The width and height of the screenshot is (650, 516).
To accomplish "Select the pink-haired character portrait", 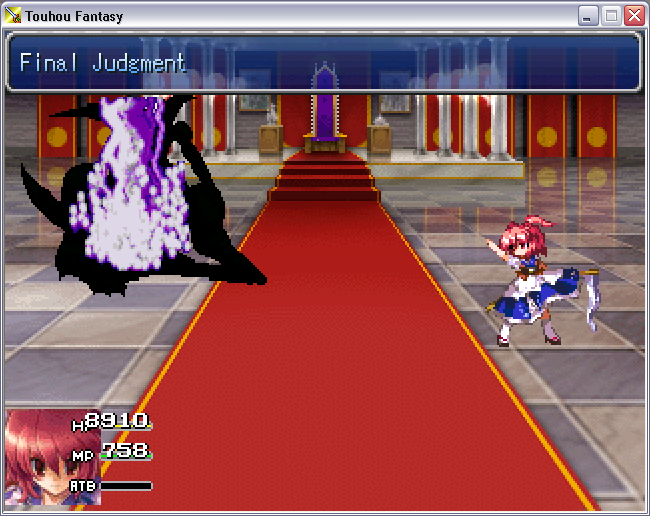I will [x=38, y=457].
